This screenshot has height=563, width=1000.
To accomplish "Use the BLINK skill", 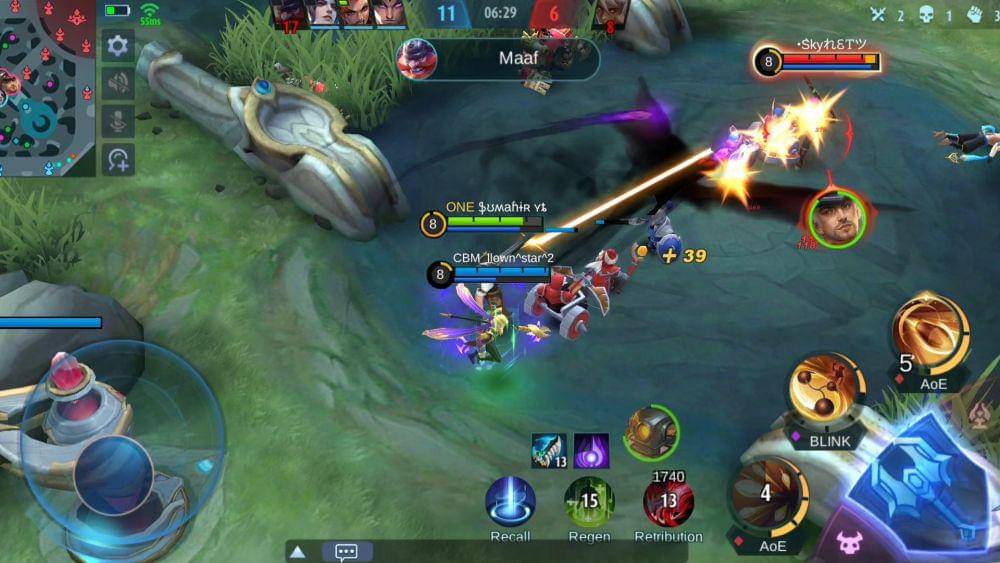I will pyautogui.click(x=826, y=389).
